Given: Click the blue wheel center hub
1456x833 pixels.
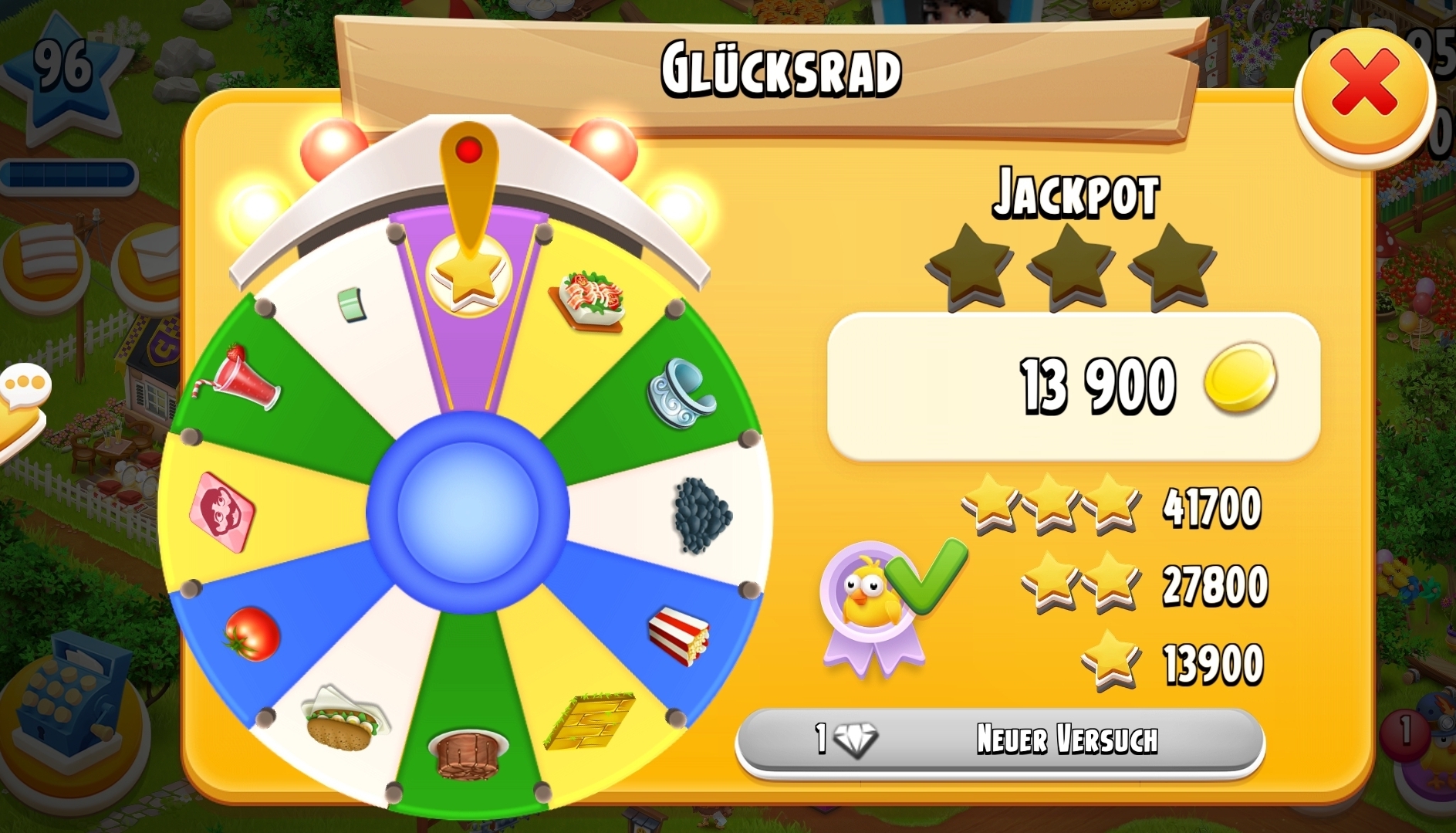Looking at the screenshot, I should pyautogui.click(x=468, y=511).
